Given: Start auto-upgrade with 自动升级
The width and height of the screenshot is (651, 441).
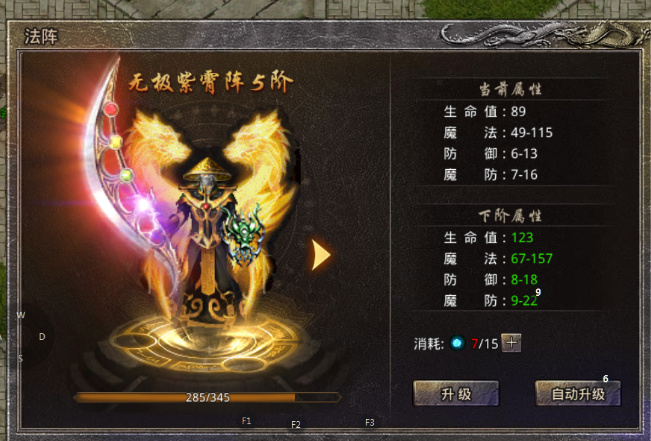Looking at the screenshot, I should pyautogui.click(x=577, y=394).
